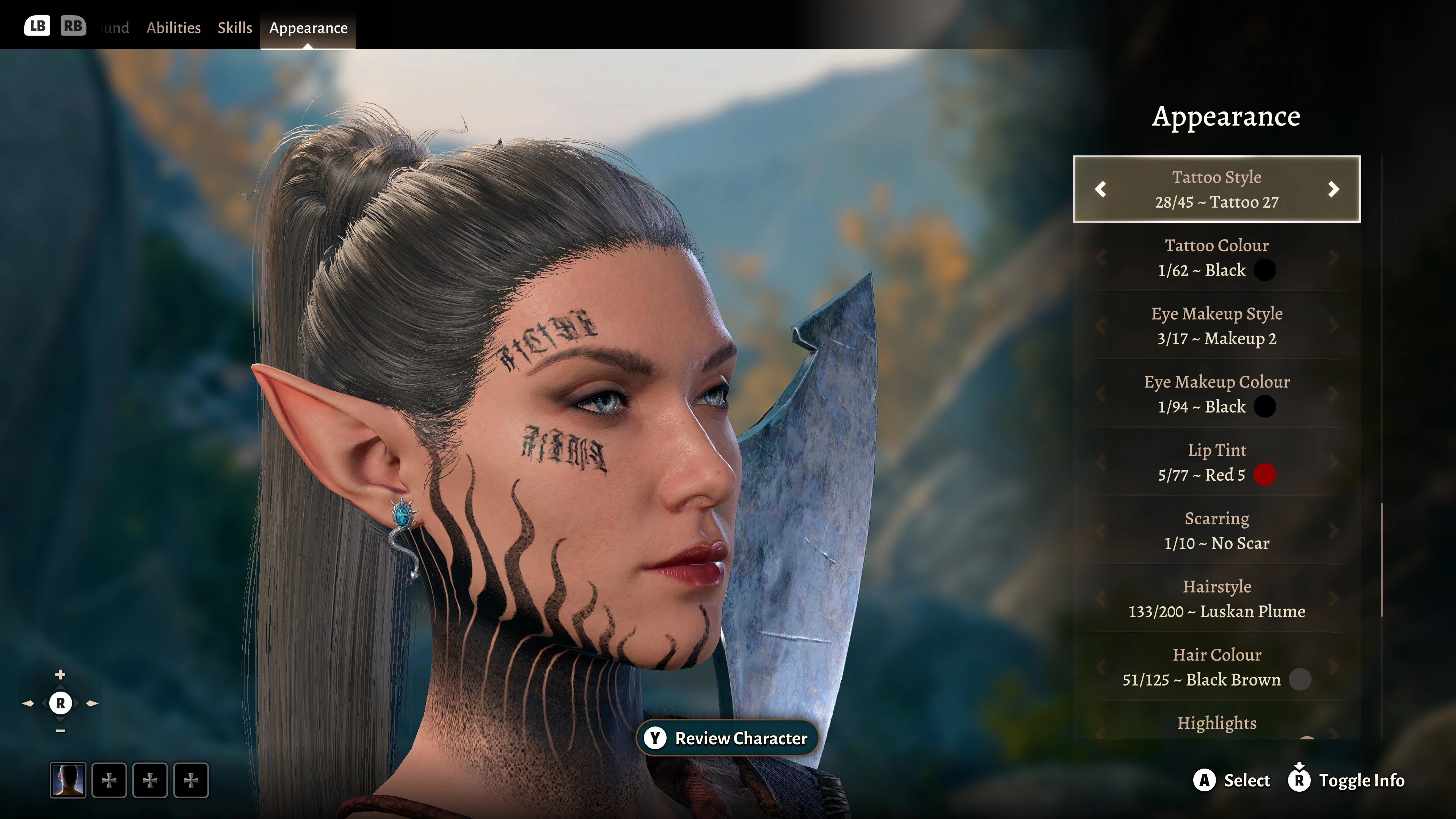Open the Eye Makeup Colour option

[x=1216, y=394]
